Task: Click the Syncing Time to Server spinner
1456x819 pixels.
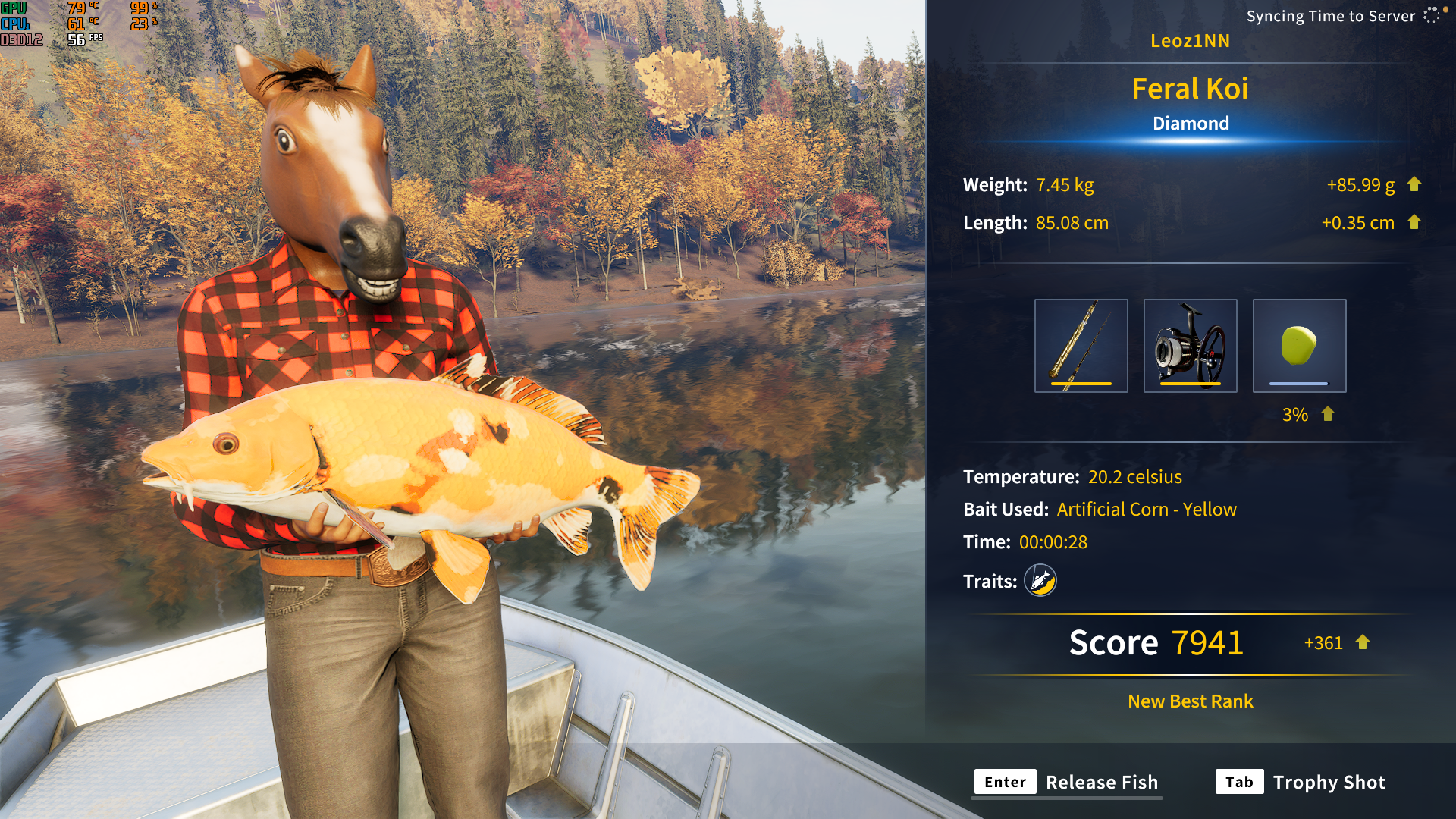Action: point(1431,15)
